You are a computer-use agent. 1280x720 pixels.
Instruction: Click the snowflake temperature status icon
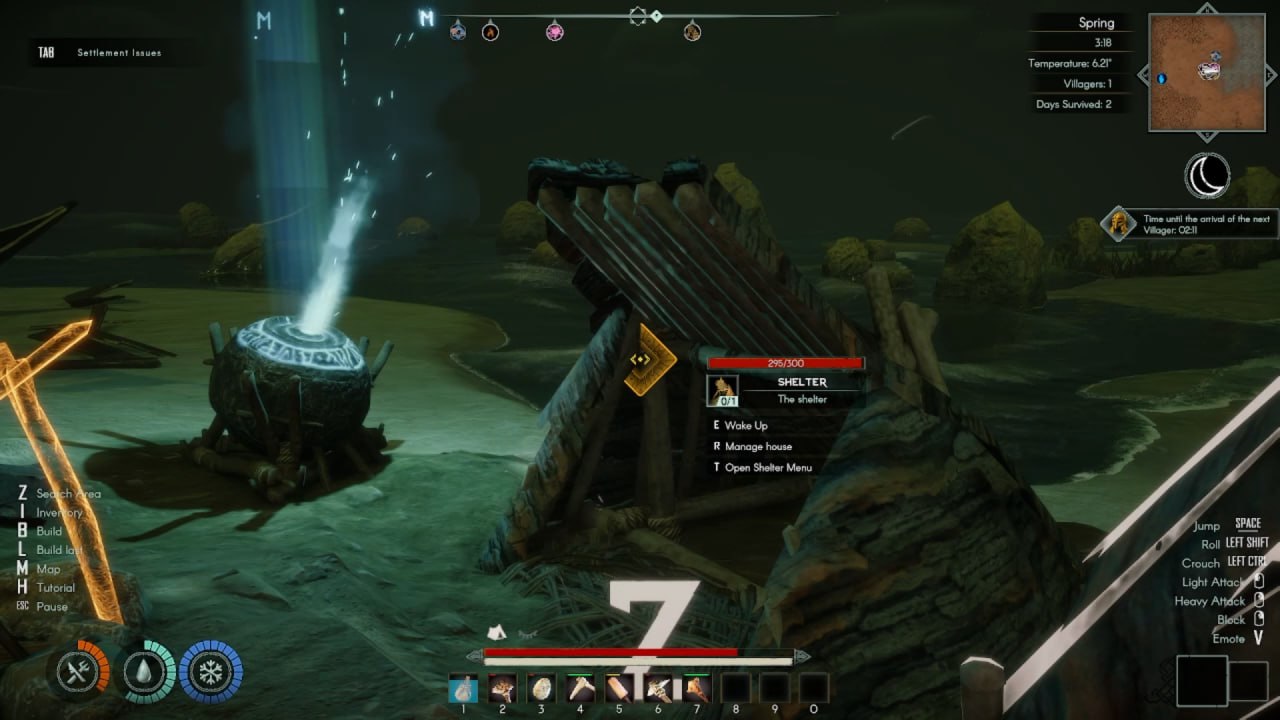coord(211,672)
